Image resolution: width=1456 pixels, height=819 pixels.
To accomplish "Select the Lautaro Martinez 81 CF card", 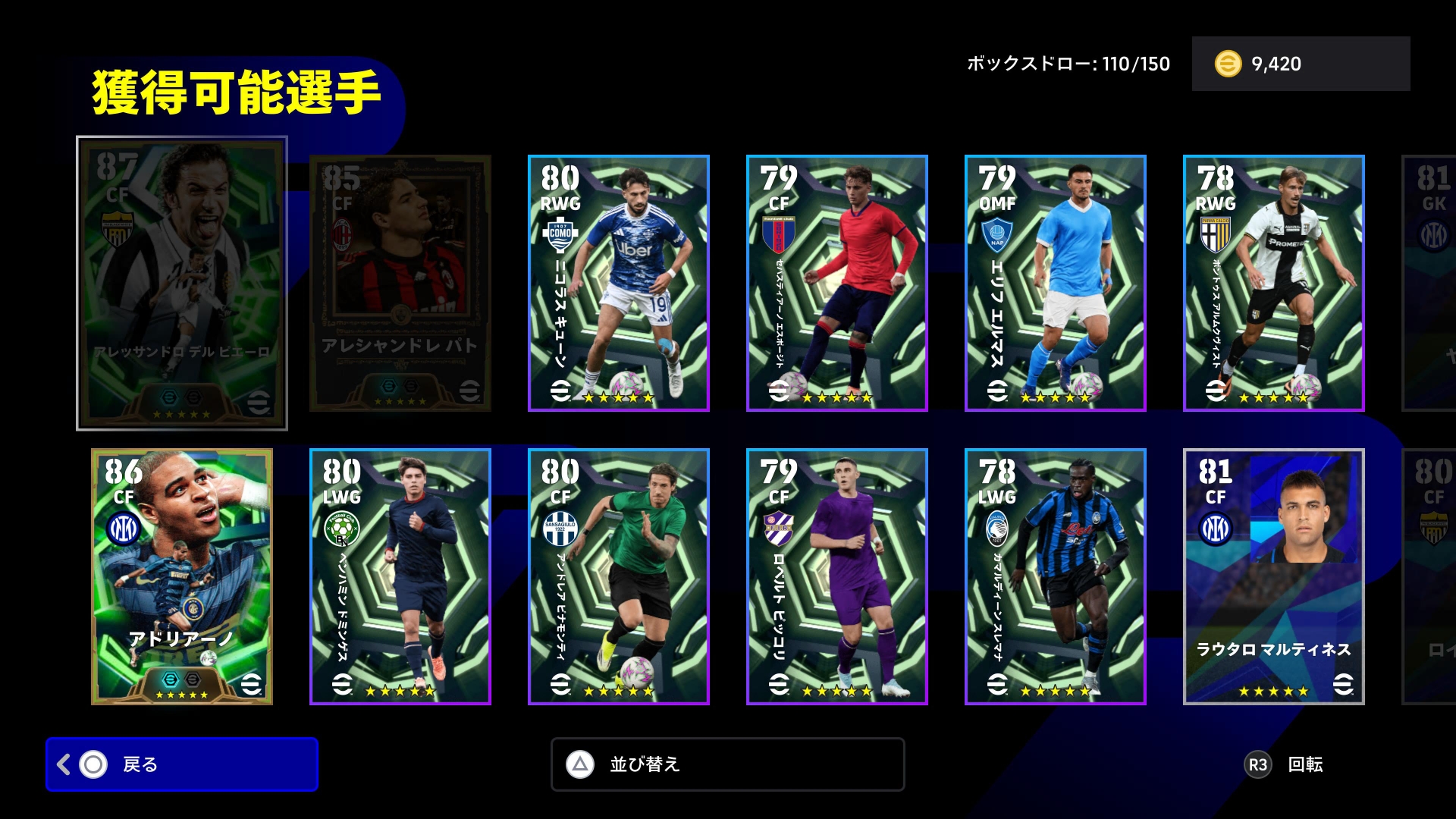I will pyautogui.click(x=1274, y=577).
